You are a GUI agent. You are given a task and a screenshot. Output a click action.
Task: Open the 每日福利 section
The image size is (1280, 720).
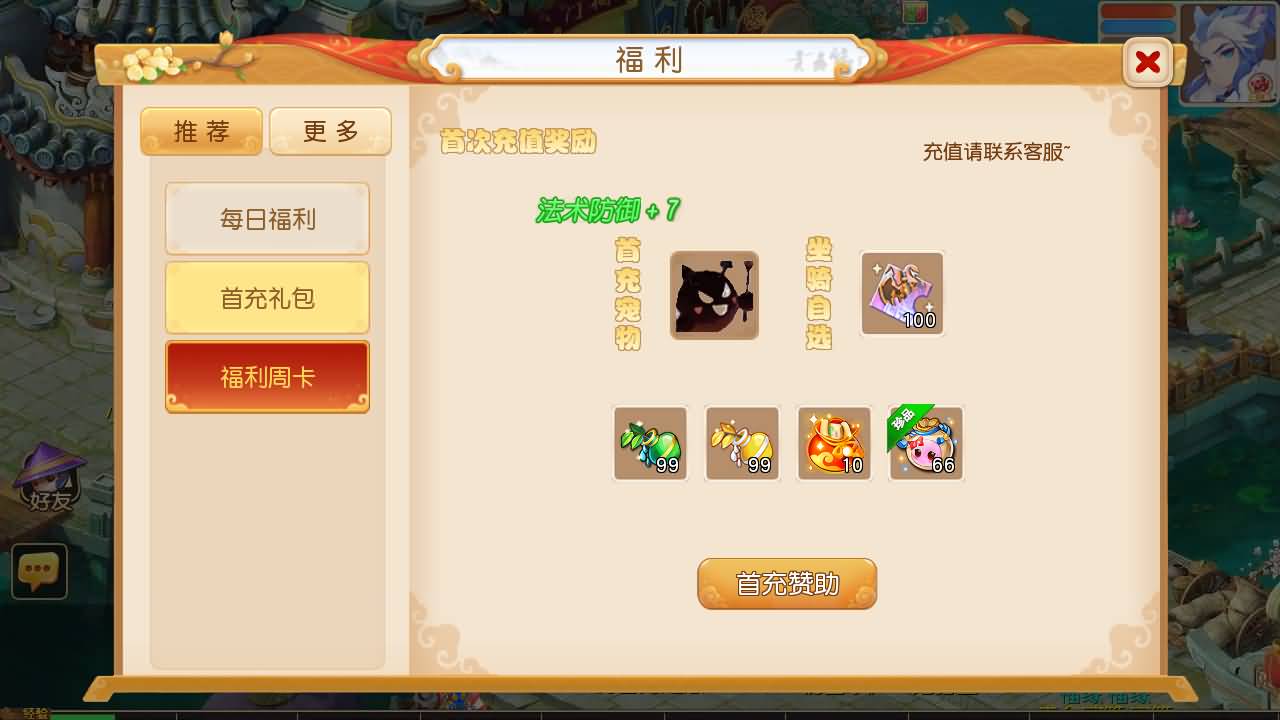tap(267, 218)
